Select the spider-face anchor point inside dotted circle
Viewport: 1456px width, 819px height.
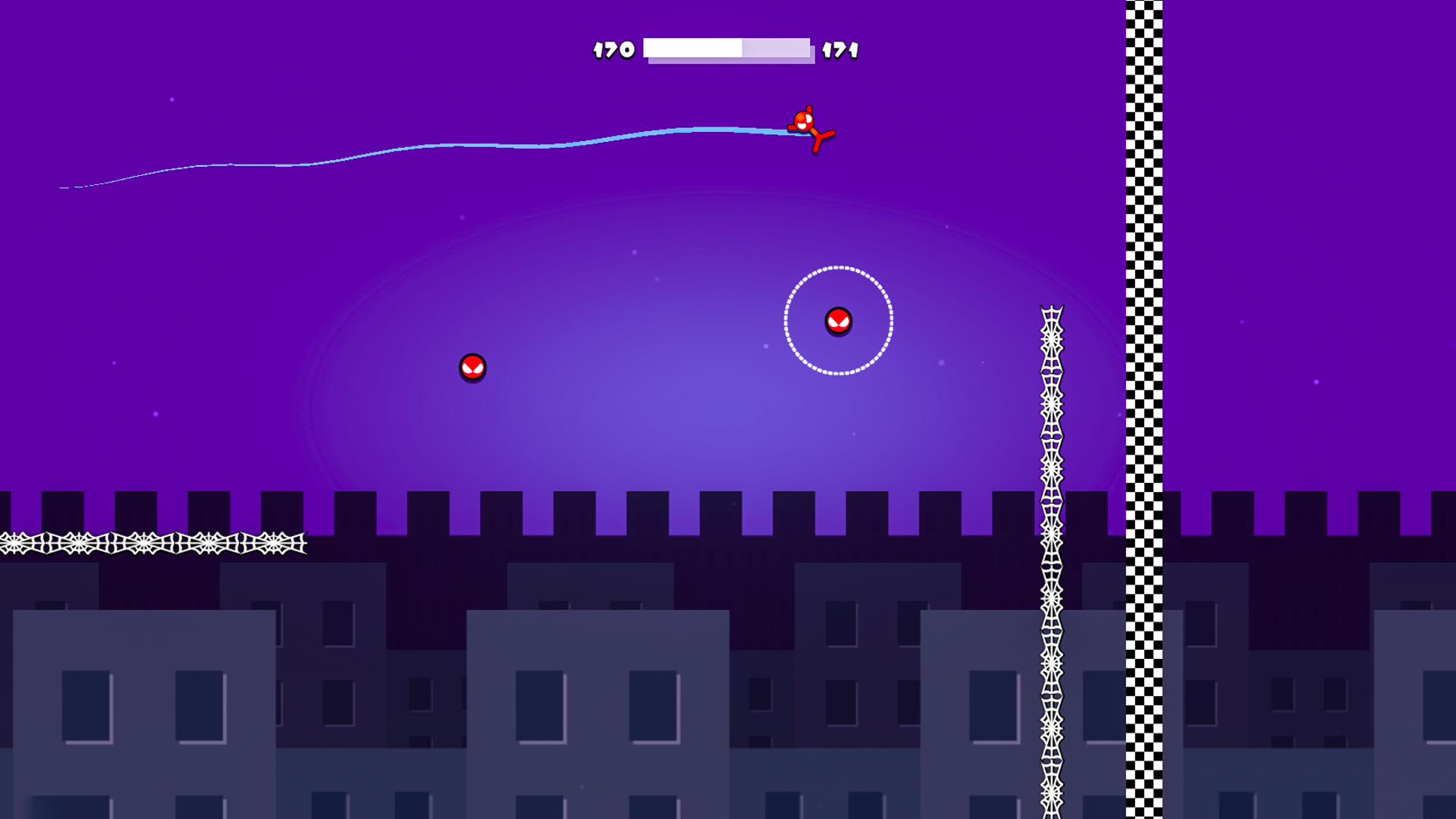pos(838,321)
